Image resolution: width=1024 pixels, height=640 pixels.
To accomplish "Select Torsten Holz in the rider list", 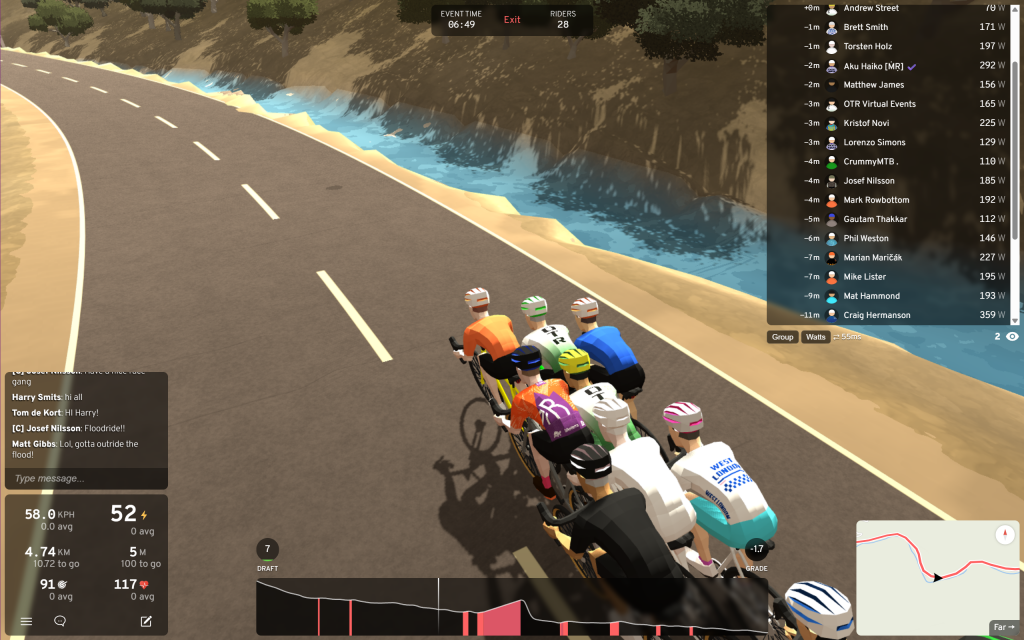I will click(x=867, y=46).
